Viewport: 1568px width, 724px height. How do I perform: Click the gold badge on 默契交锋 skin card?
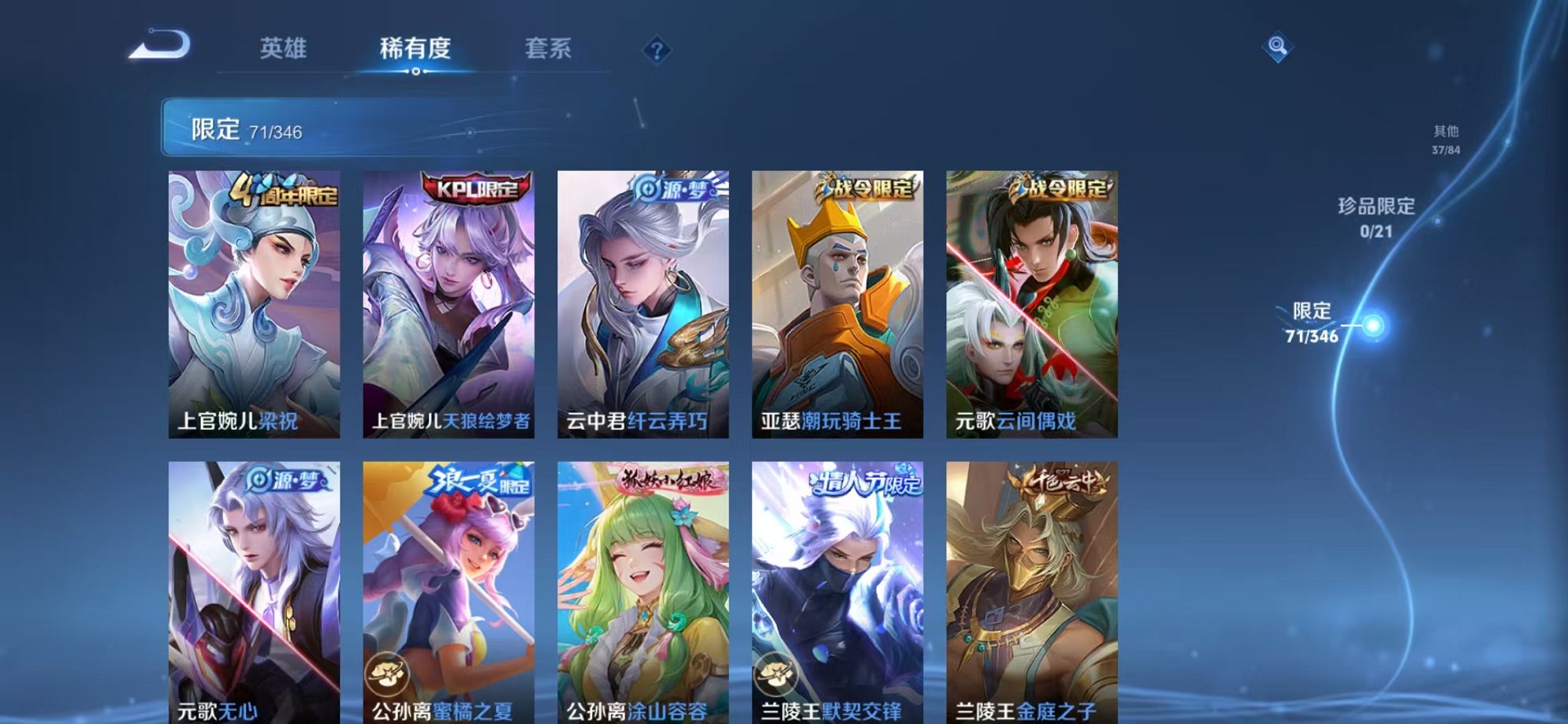tap(777, 673)
